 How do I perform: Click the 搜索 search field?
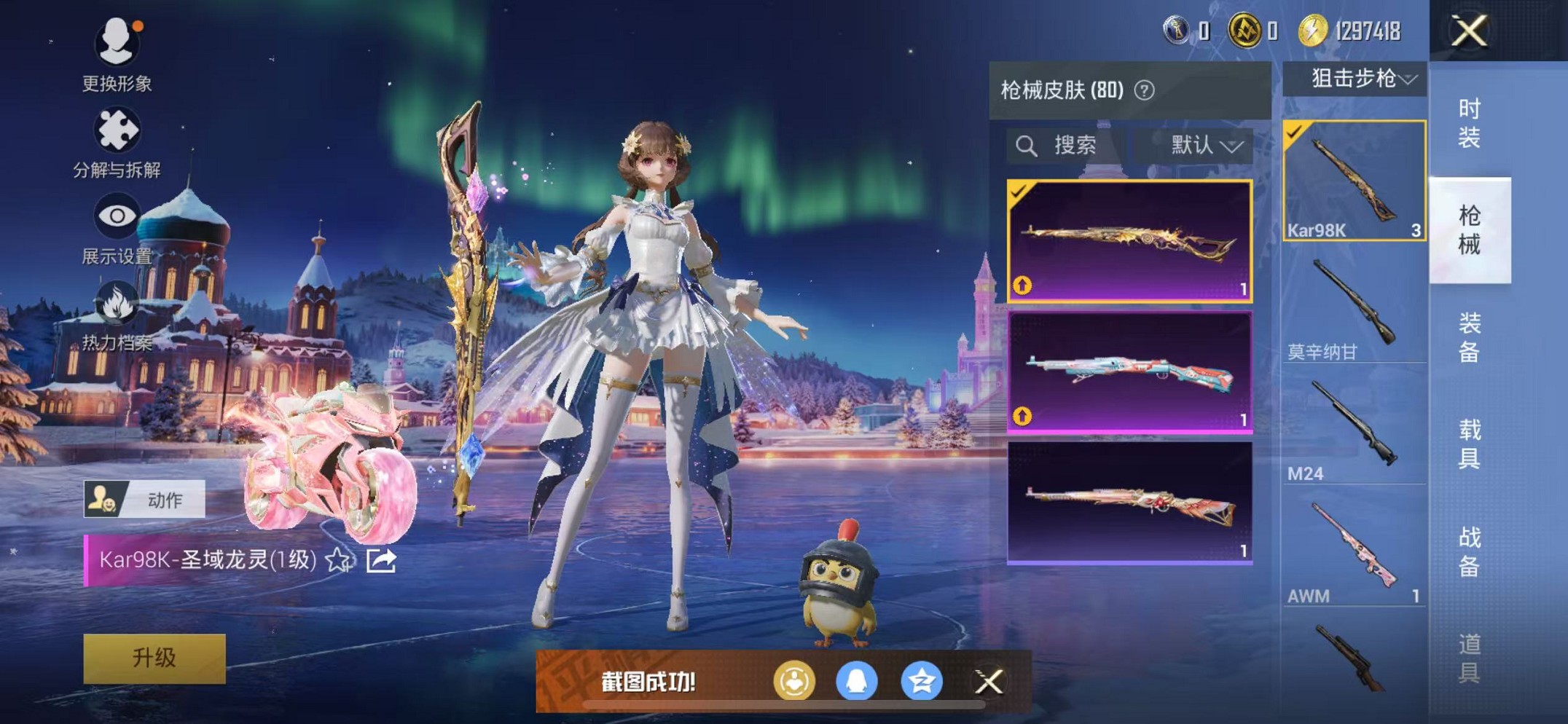tap(1064, 146)
